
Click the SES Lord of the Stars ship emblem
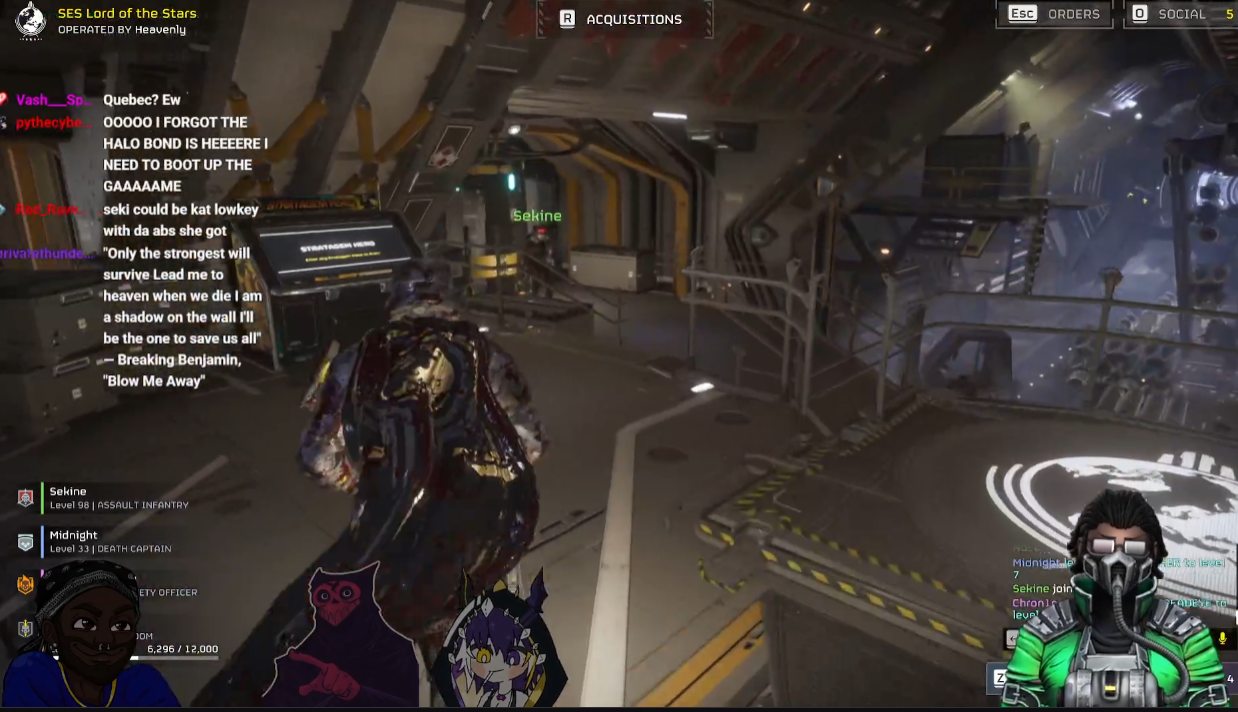tap(31, 20)
